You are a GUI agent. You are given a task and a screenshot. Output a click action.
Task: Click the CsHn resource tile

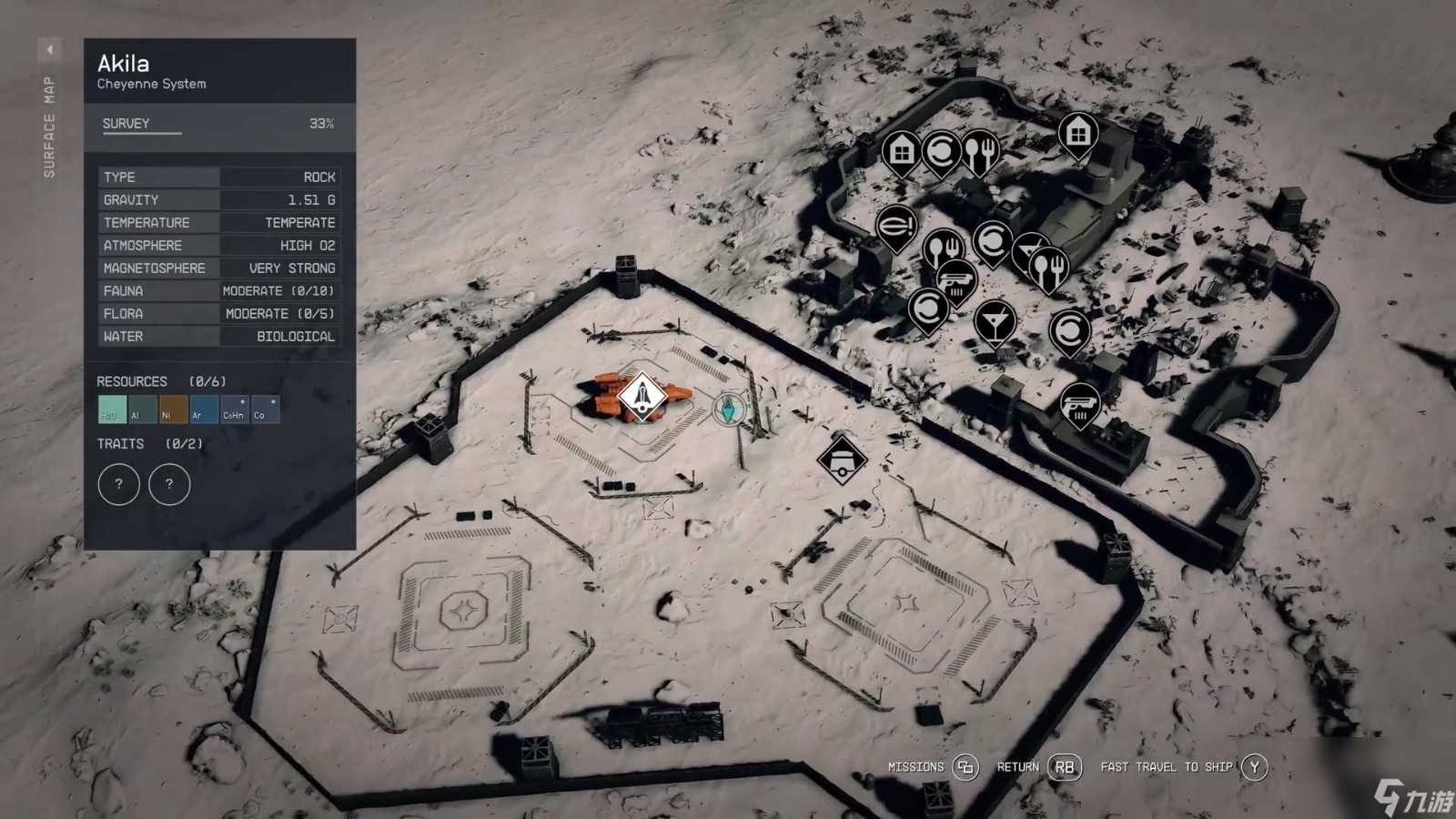point(234,409)
